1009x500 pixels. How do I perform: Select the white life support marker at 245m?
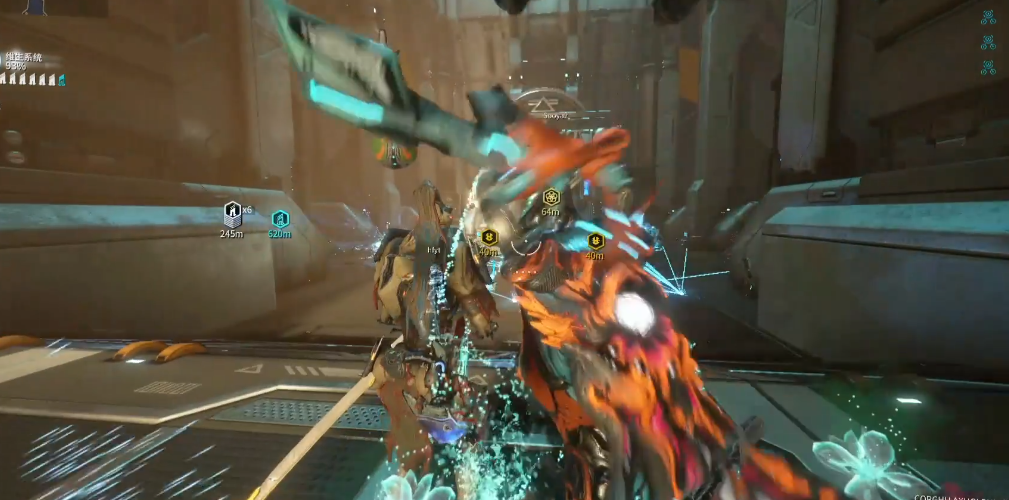[232, 212]
